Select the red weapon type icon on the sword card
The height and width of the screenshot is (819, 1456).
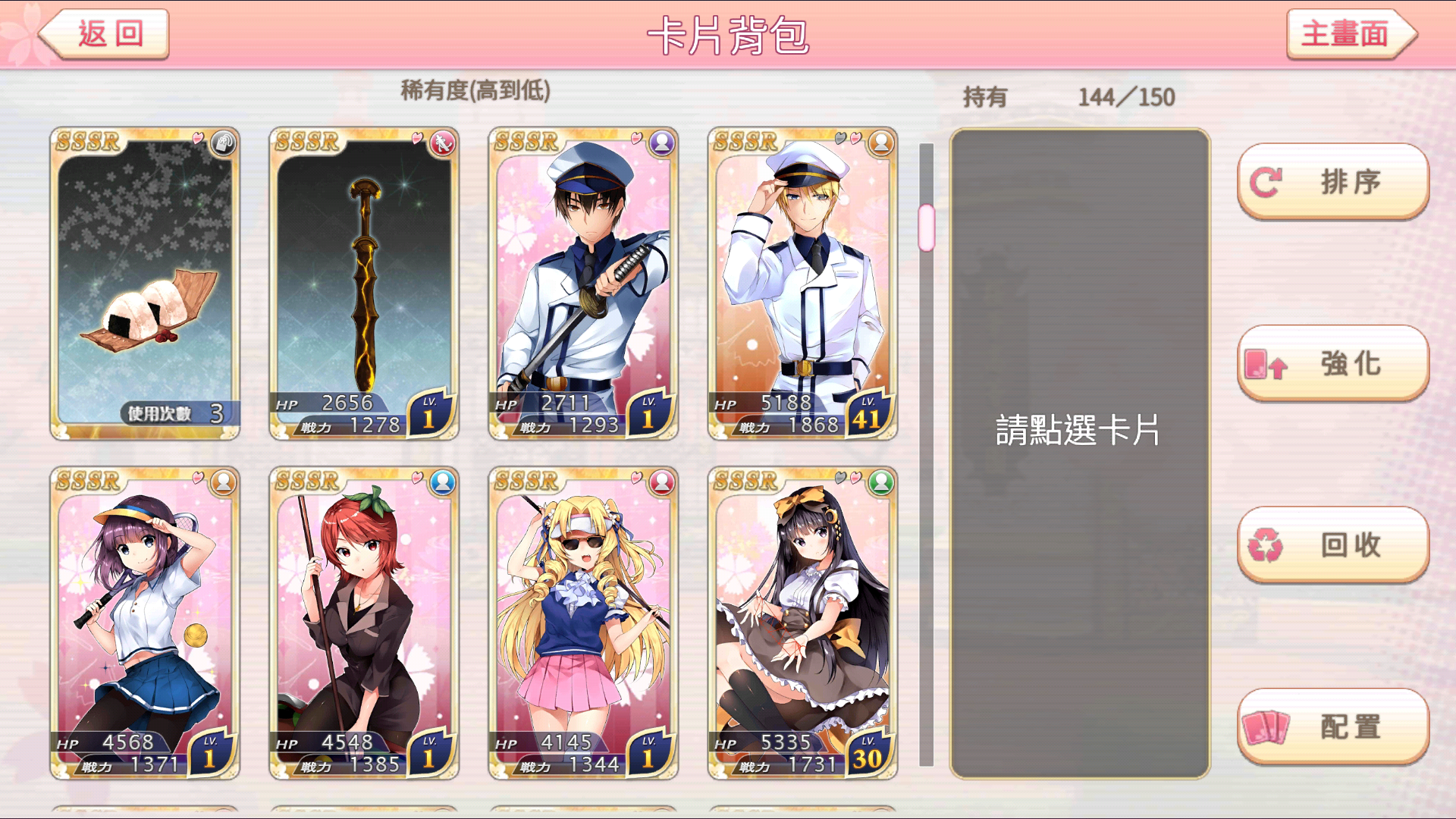coord(442,143)
